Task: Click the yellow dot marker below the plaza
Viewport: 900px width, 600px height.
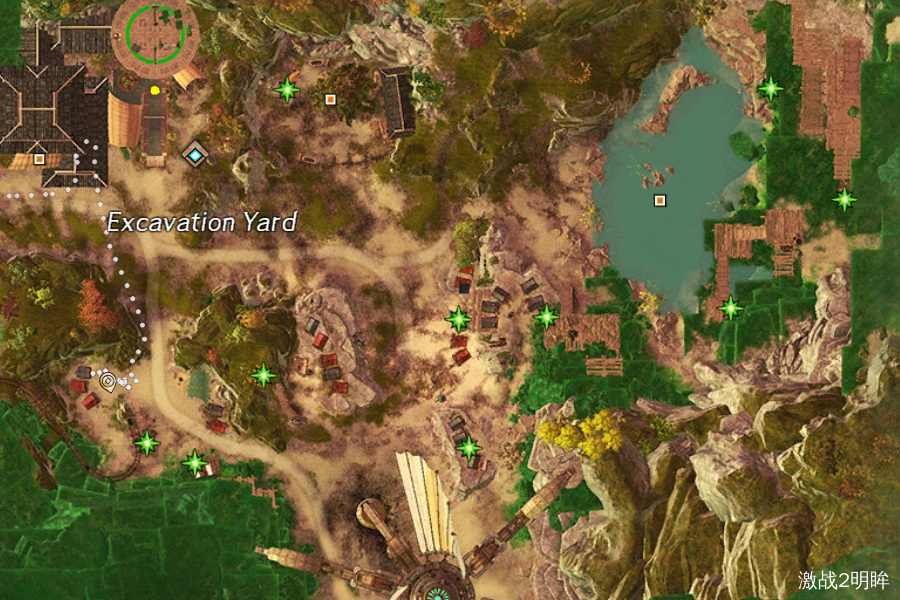Action: click(155, 90)
